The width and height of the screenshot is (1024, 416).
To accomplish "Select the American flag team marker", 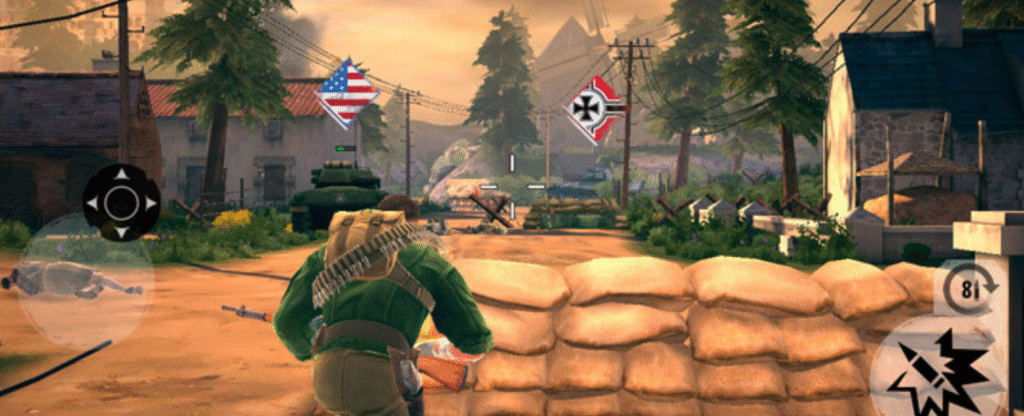I will 347,93.
